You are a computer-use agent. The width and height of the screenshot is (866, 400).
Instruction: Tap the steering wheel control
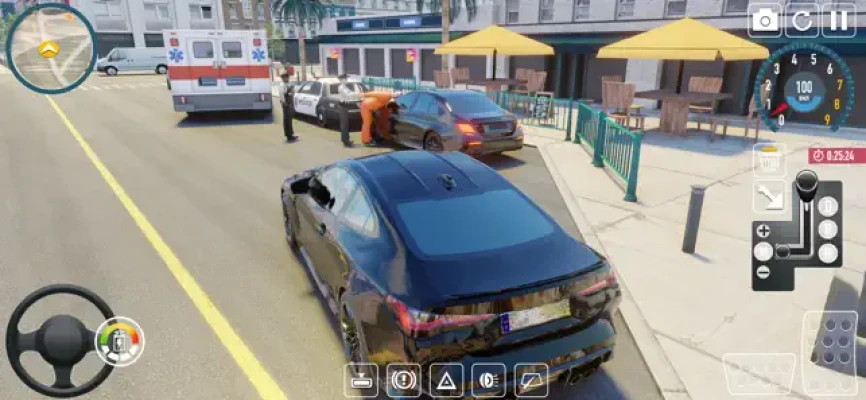coord(60,341)
